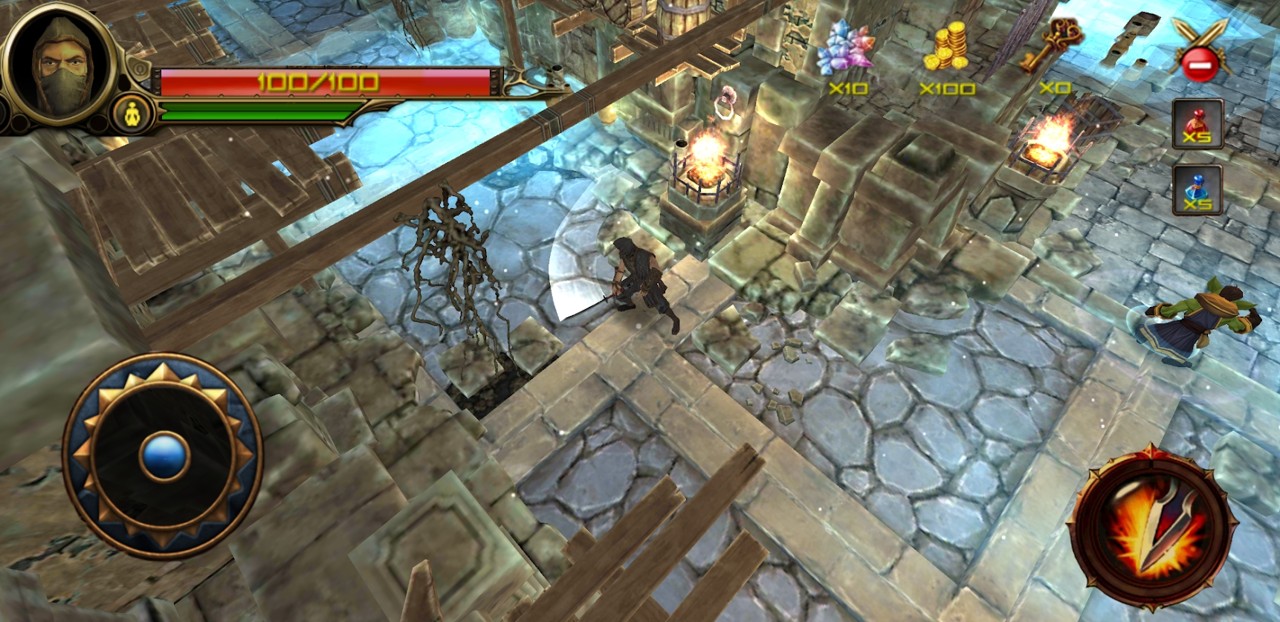Tap the virtual joystick's blue center knob
1280x622 pixels.
click(x=162, y=456)
